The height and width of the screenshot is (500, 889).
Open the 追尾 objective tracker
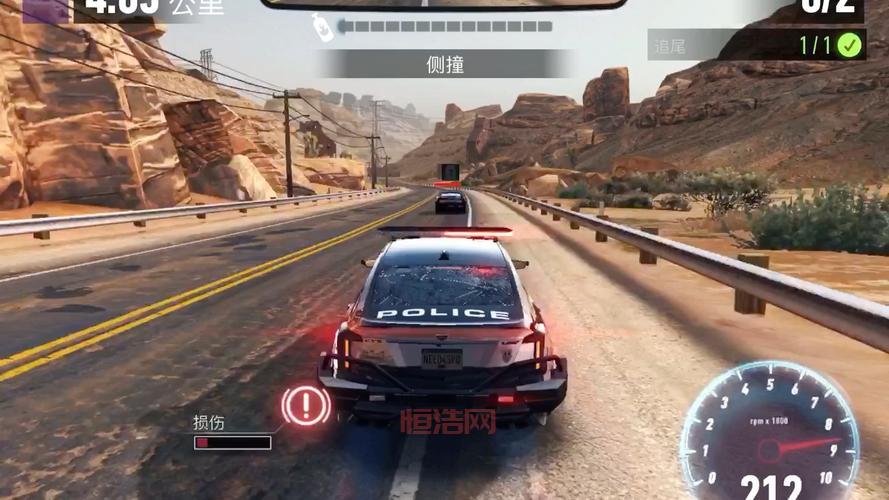tap(757, 44)
